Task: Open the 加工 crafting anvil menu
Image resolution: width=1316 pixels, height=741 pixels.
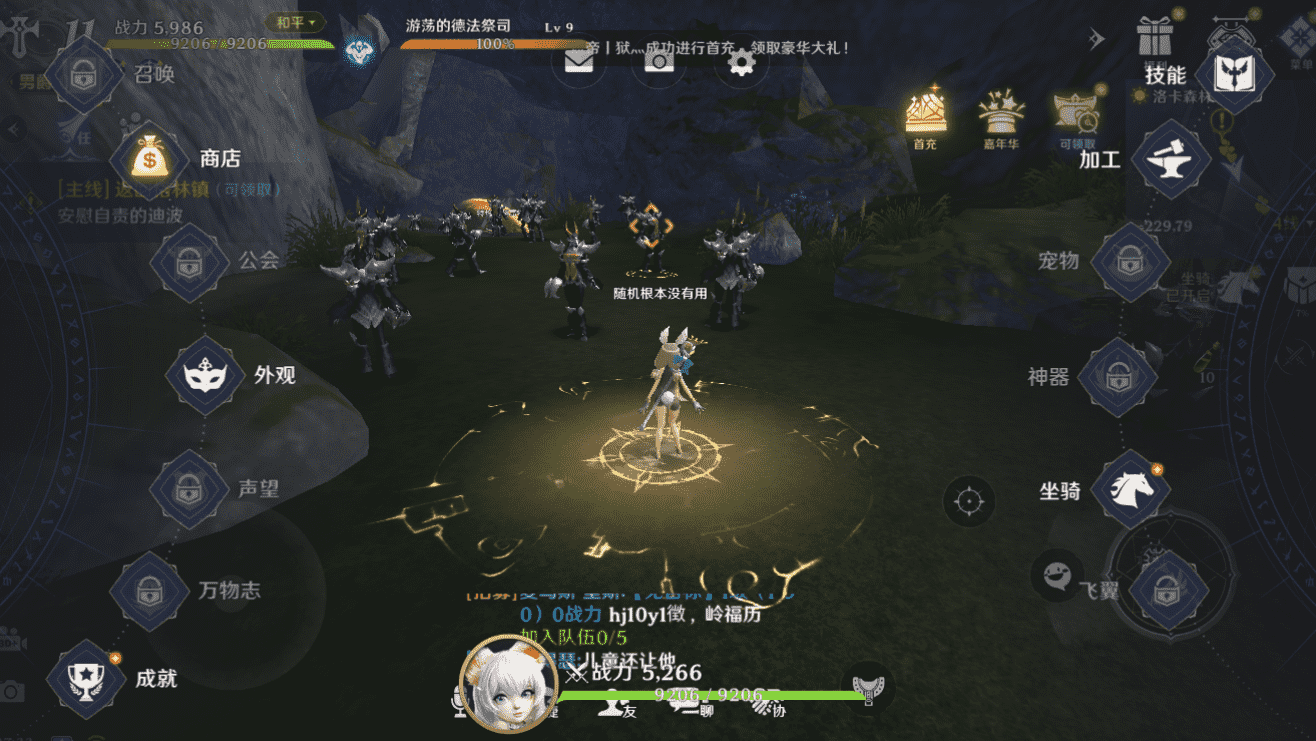Action: pyautogui.click(x=1171, y=160)
